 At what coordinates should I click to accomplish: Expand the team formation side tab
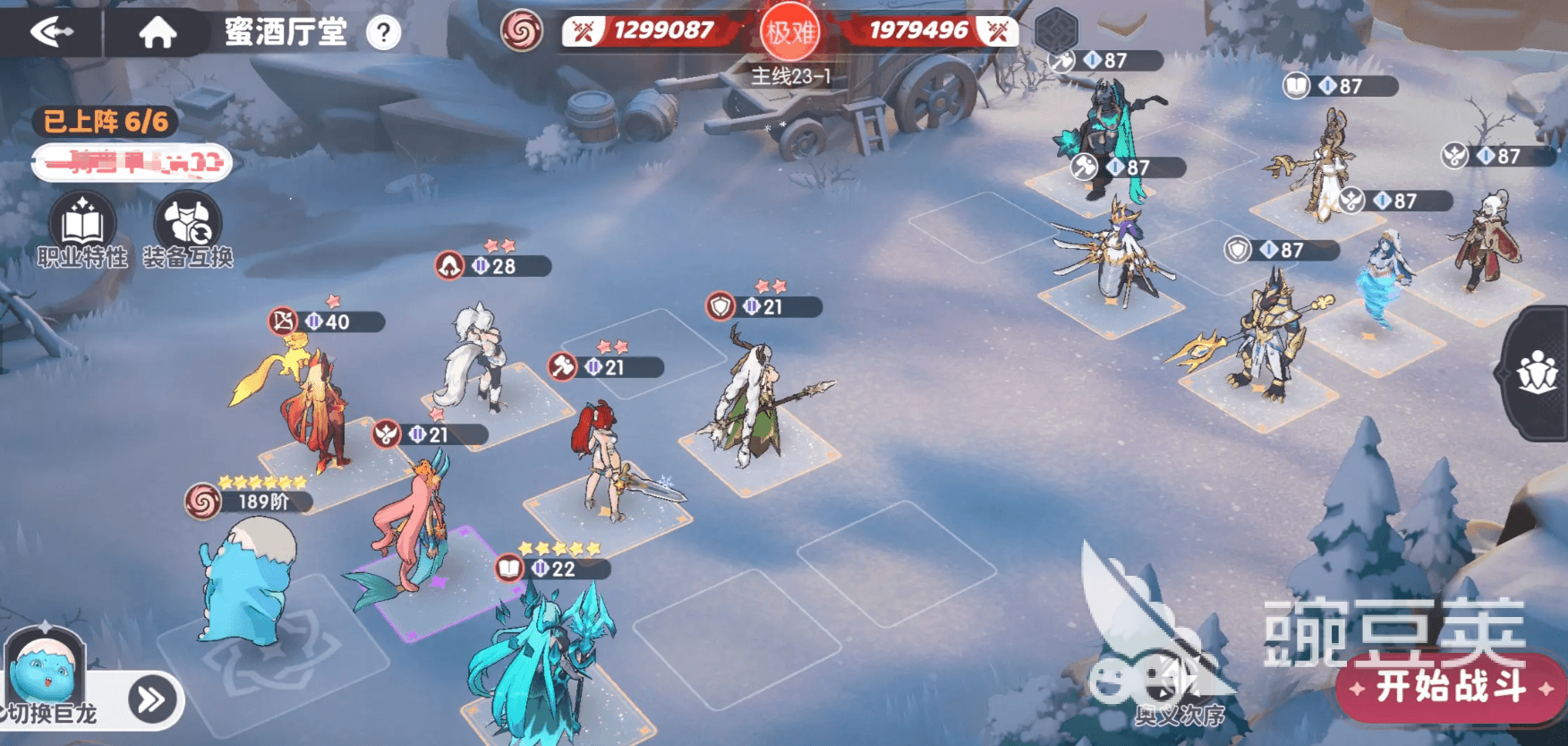[x=1538, y=373]
